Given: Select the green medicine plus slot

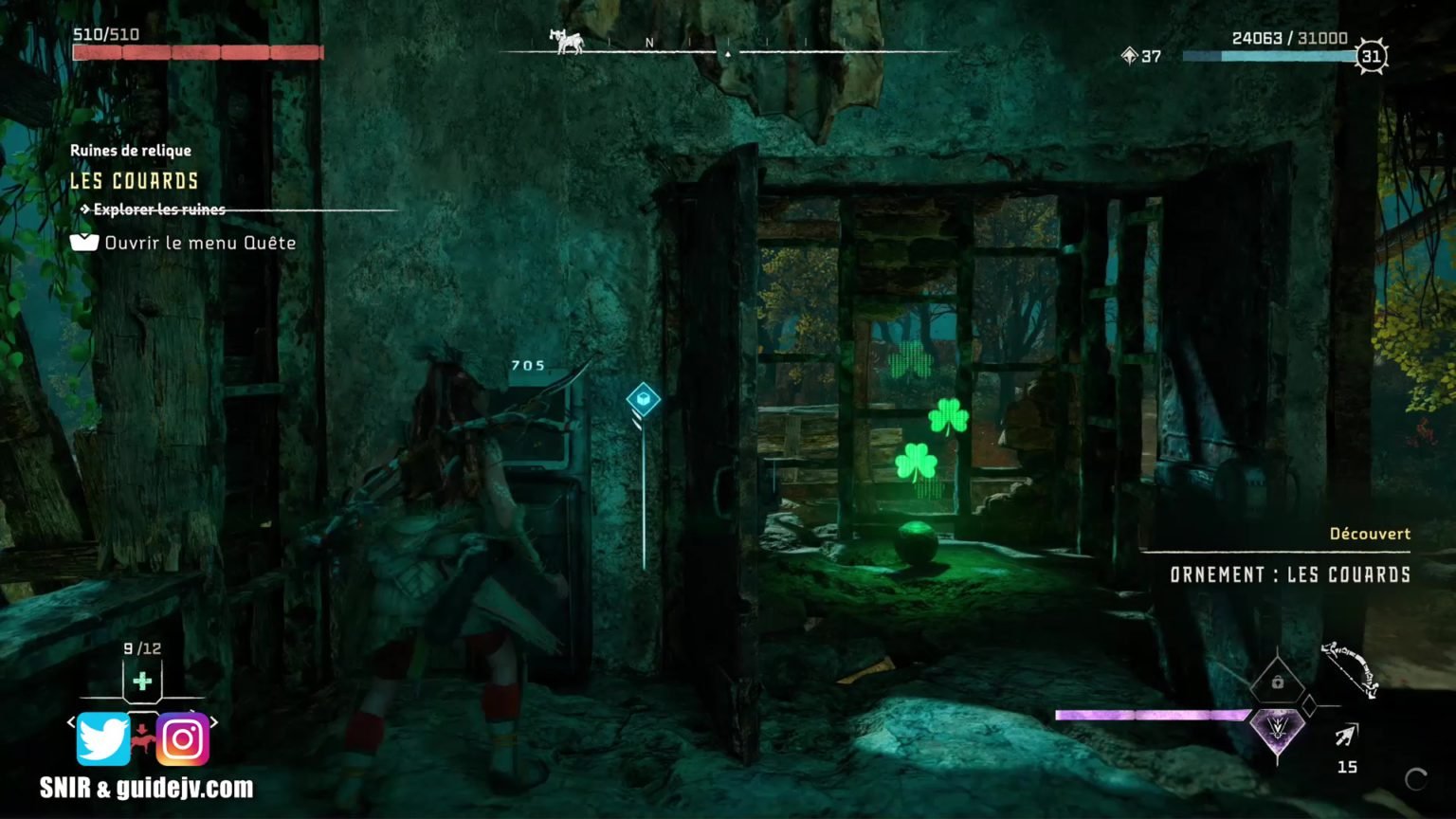Looking at the screenshot, I should [x=142, y=681].
